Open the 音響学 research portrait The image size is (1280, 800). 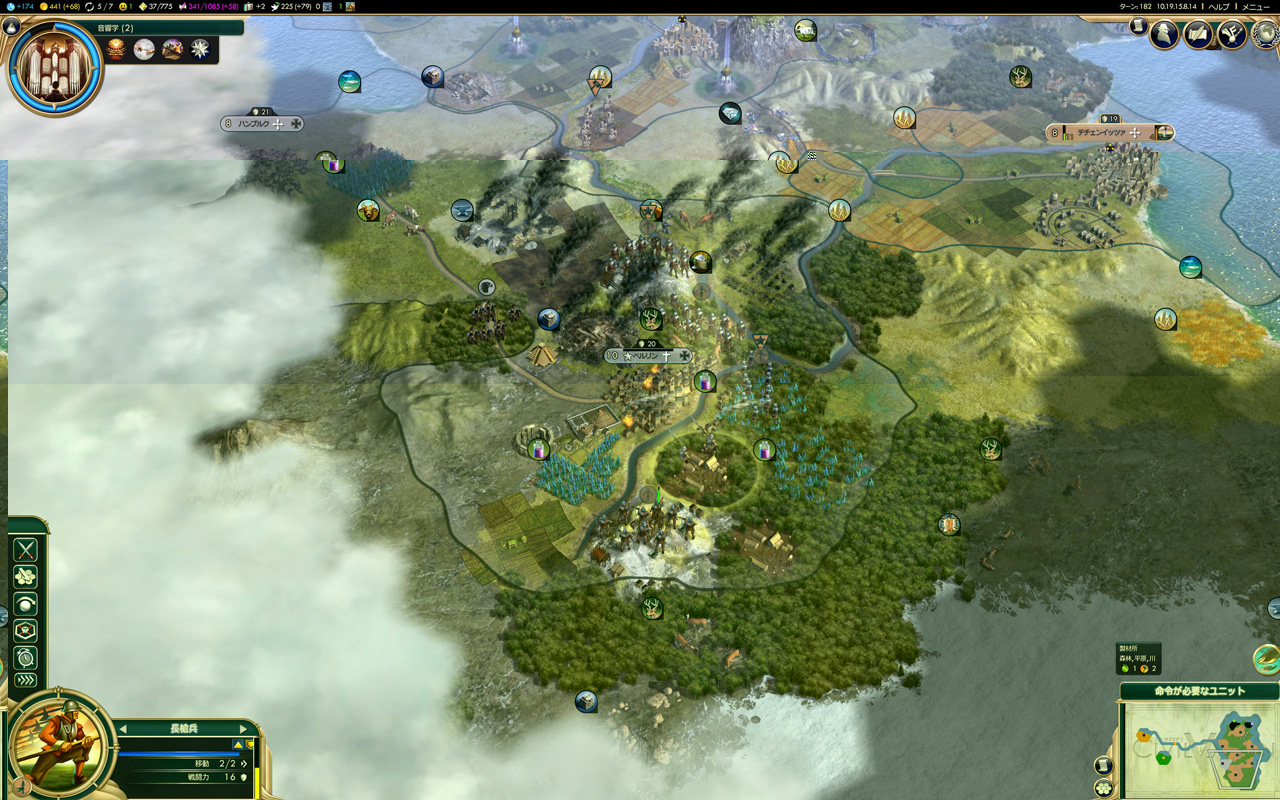54,67
